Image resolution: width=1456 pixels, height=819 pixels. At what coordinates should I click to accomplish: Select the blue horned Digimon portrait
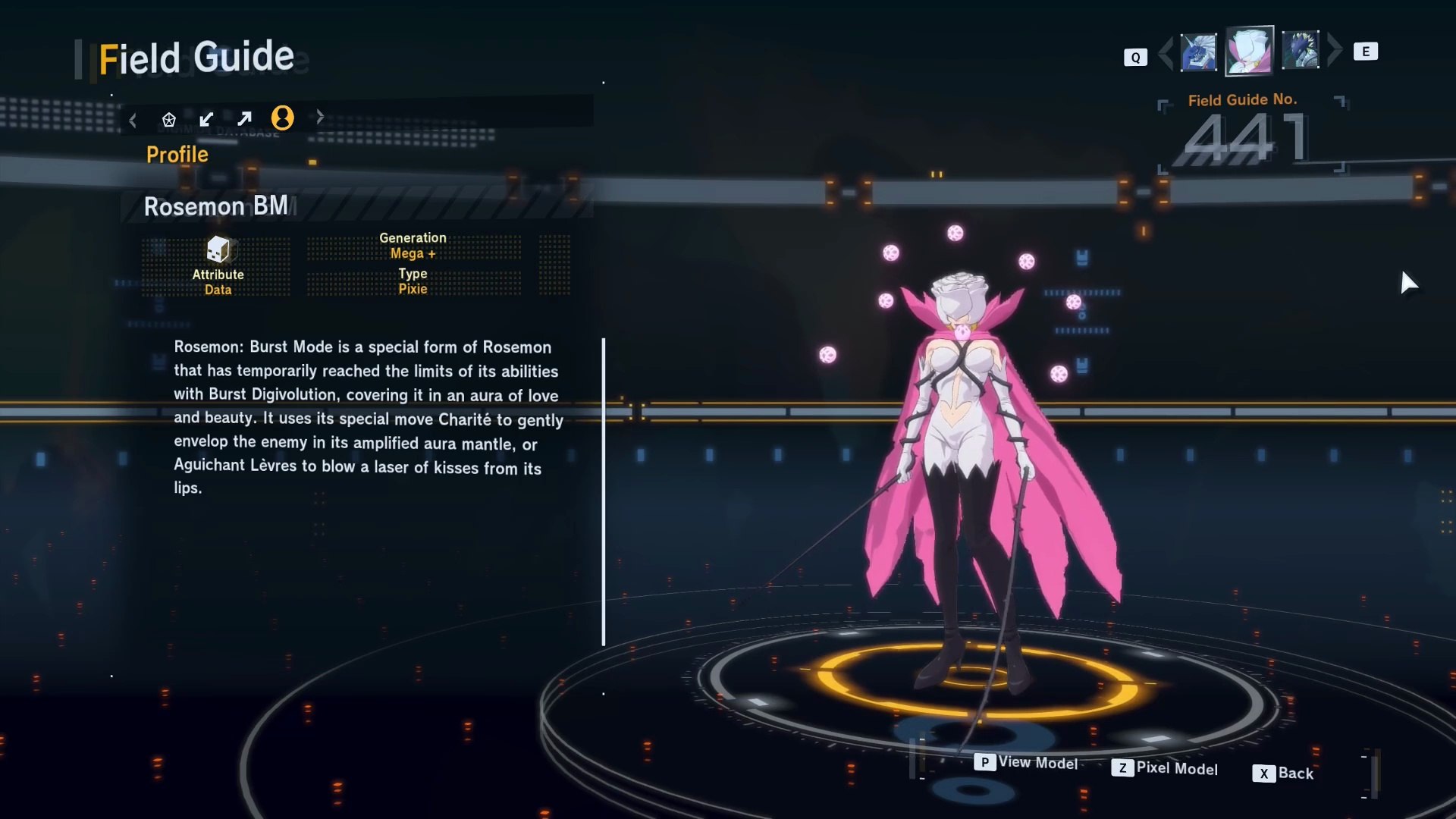coord(1198,52)
